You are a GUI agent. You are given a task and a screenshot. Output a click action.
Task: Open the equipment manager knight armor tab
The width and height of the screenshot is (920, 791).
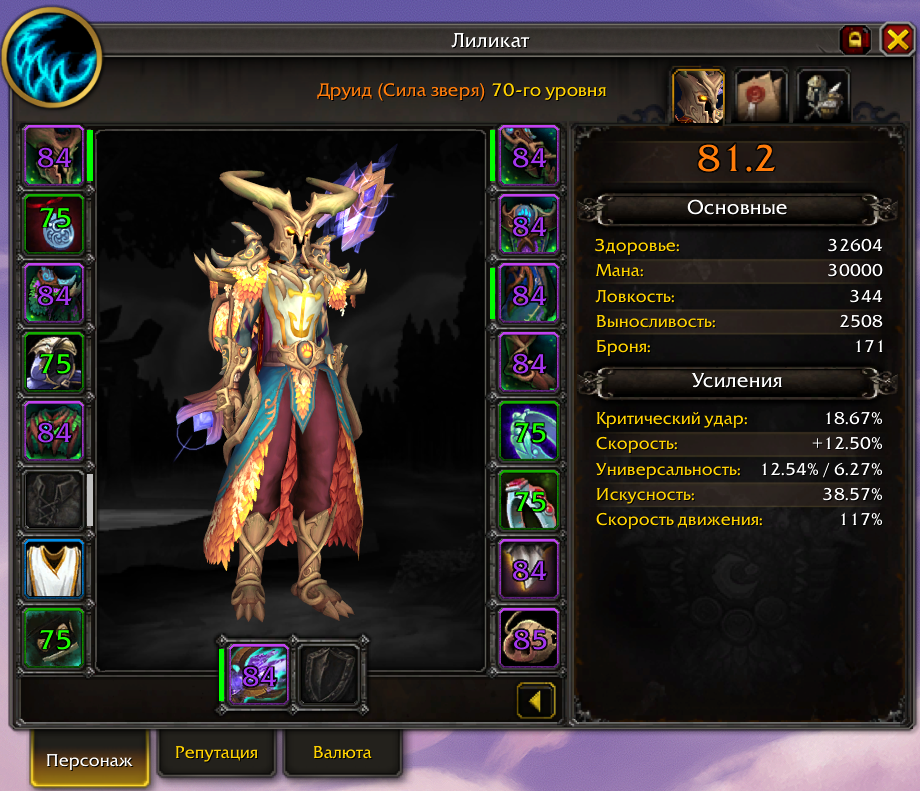[x=822, y=95]
